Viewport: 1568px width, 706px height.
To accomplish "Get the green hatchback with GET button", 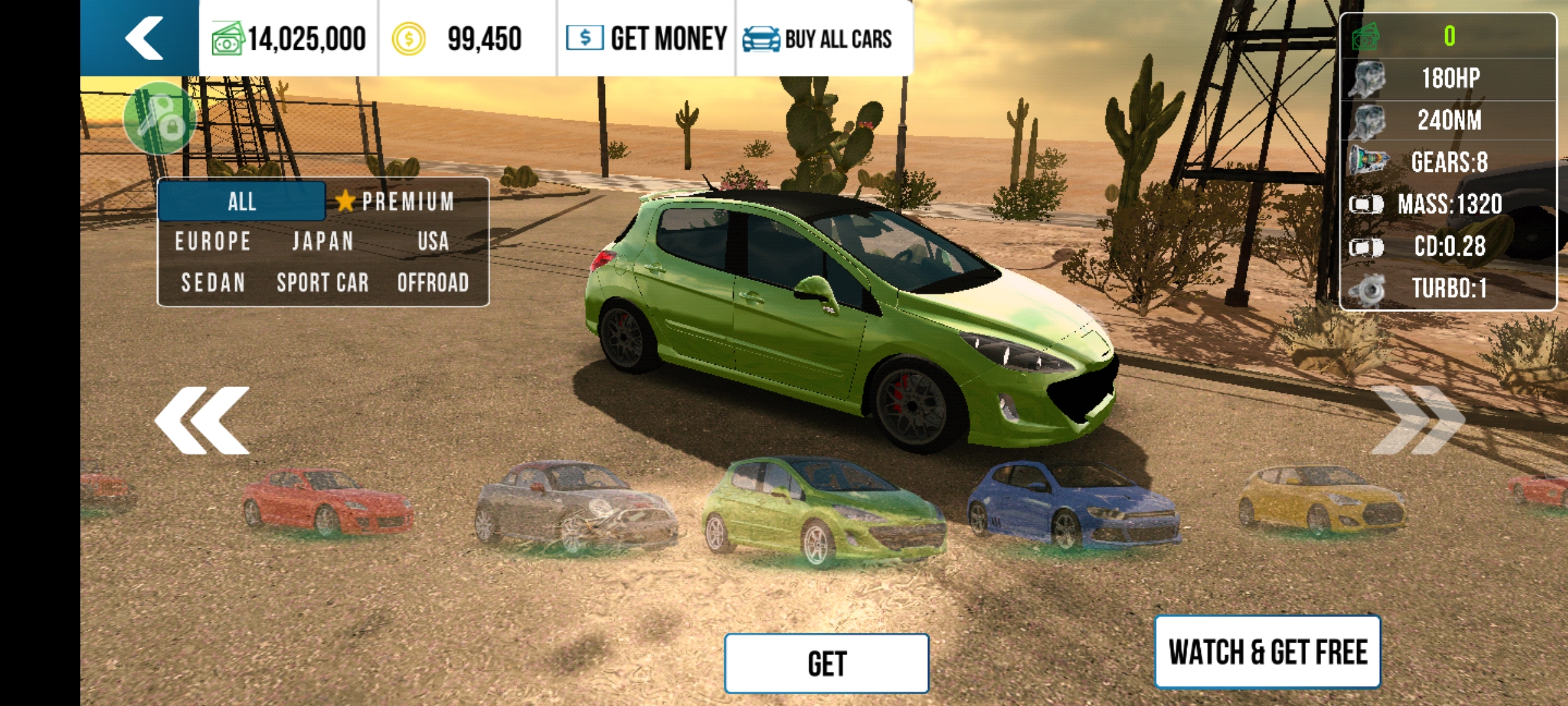I will pos(826,664).
